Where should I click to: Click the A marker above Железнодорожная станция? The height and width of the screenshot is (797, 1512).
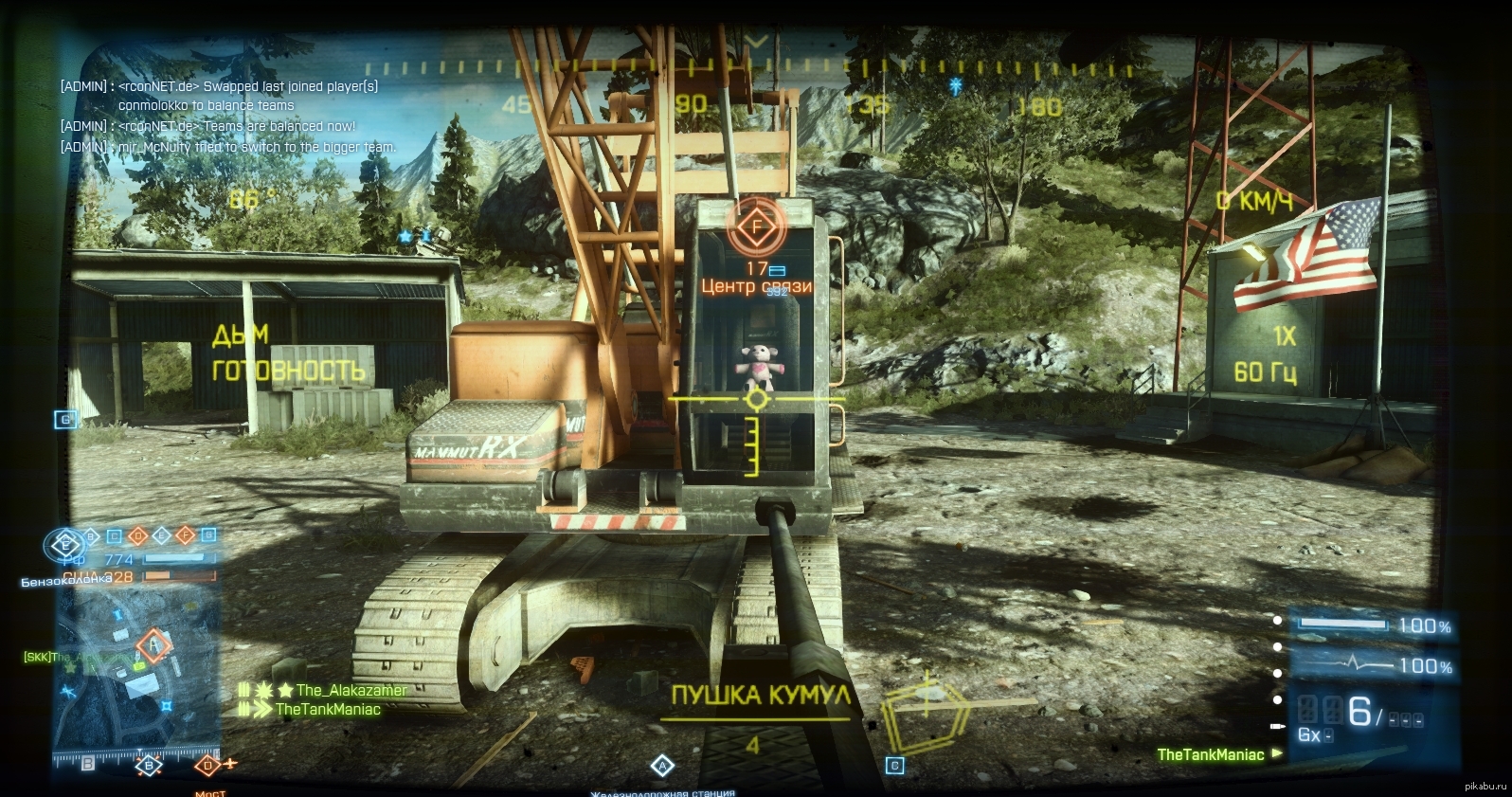[662, 766]
